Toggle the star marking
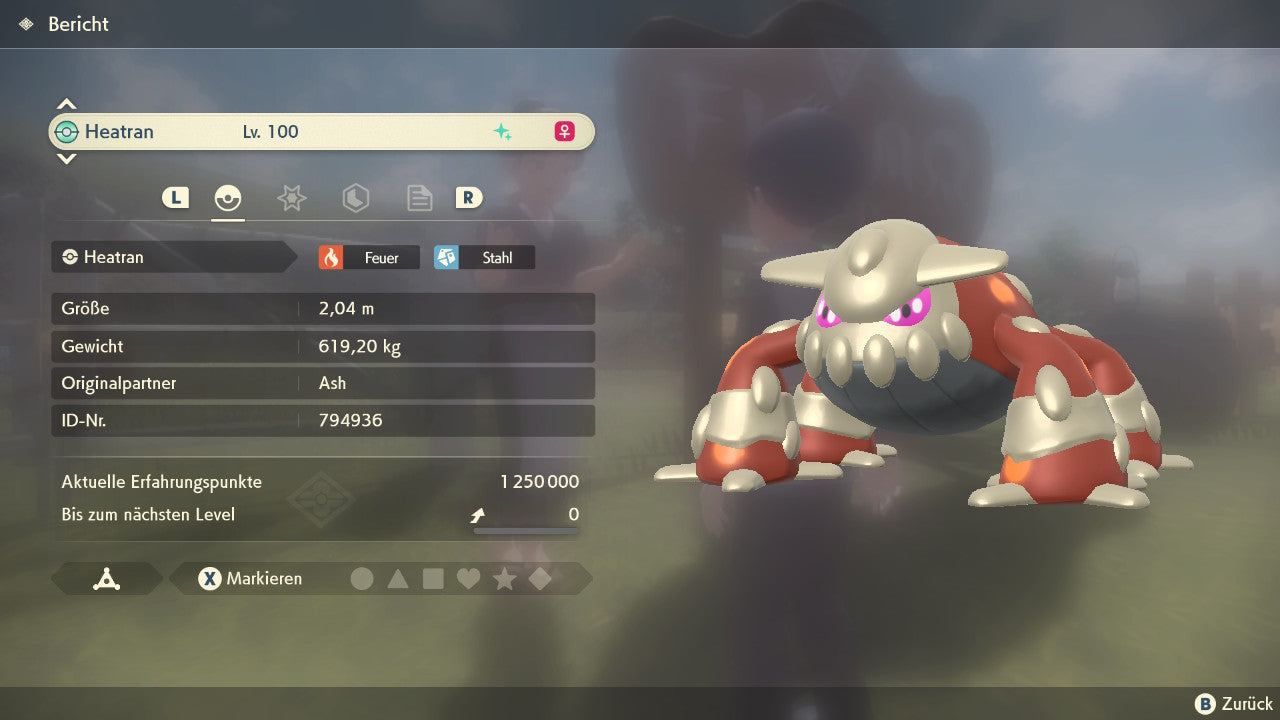Image resolution: width=1280 pixels, height=720 pixels. (x=504, y=578)
